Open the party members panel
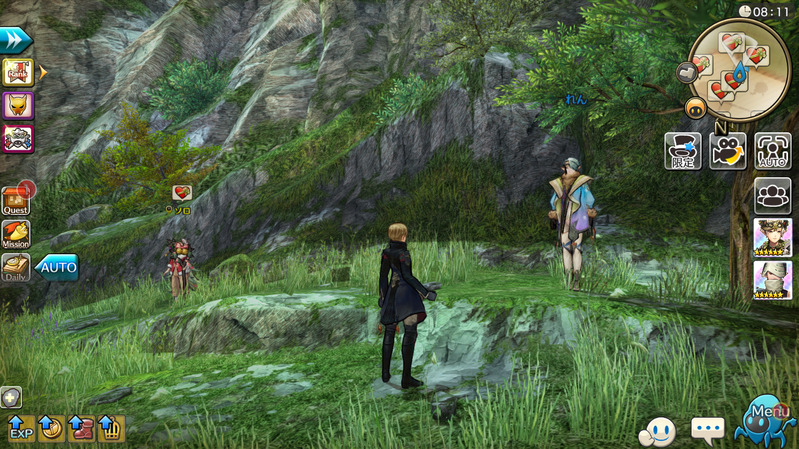 pos(772,194)
